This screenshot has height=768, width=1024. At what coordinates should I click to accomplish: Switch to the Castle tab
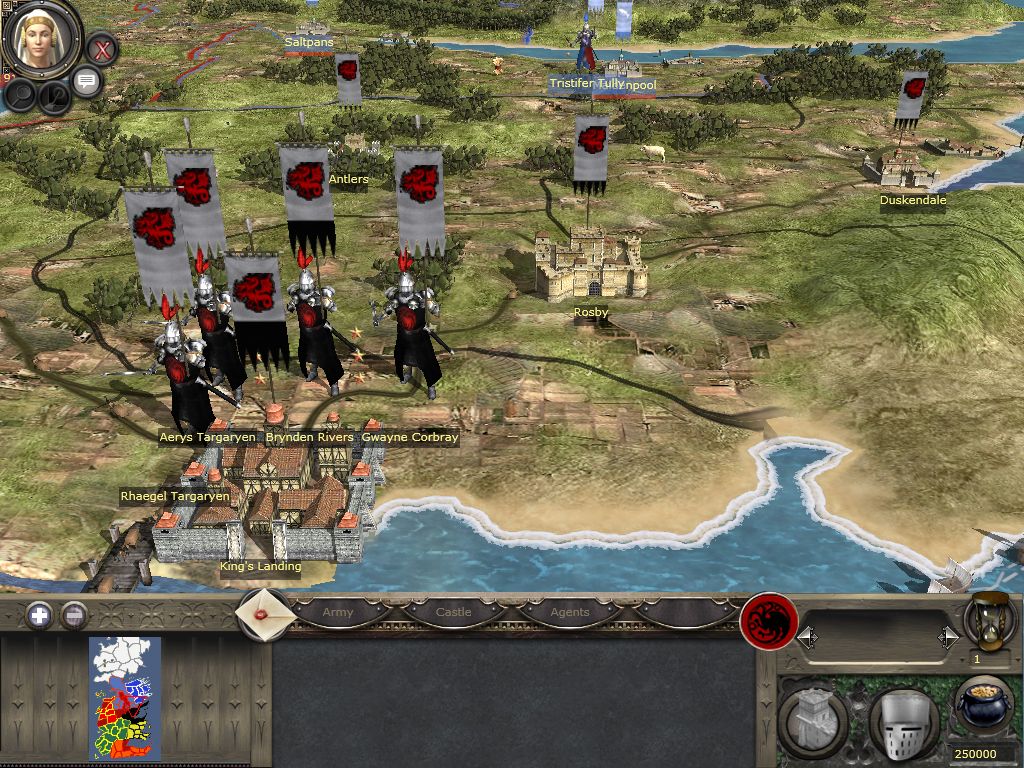453,612
